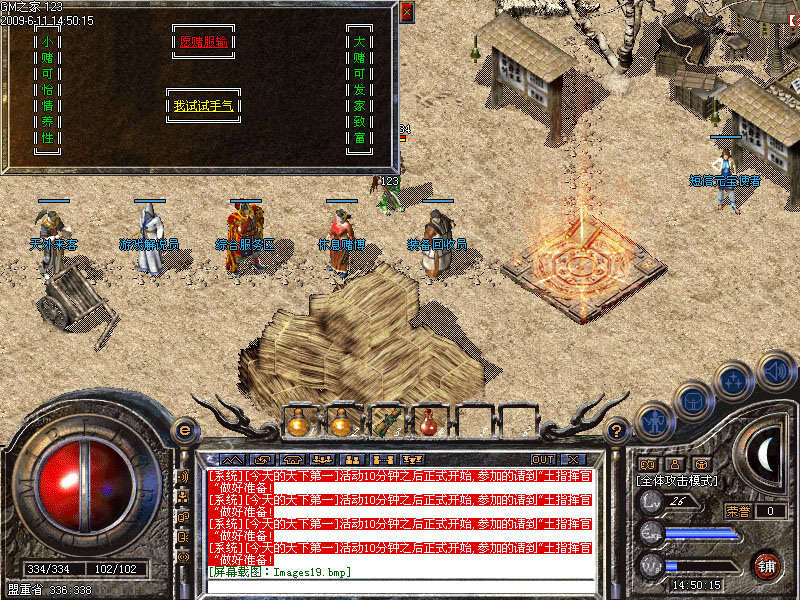Click the OUT button above chat

tap(543, 460)
